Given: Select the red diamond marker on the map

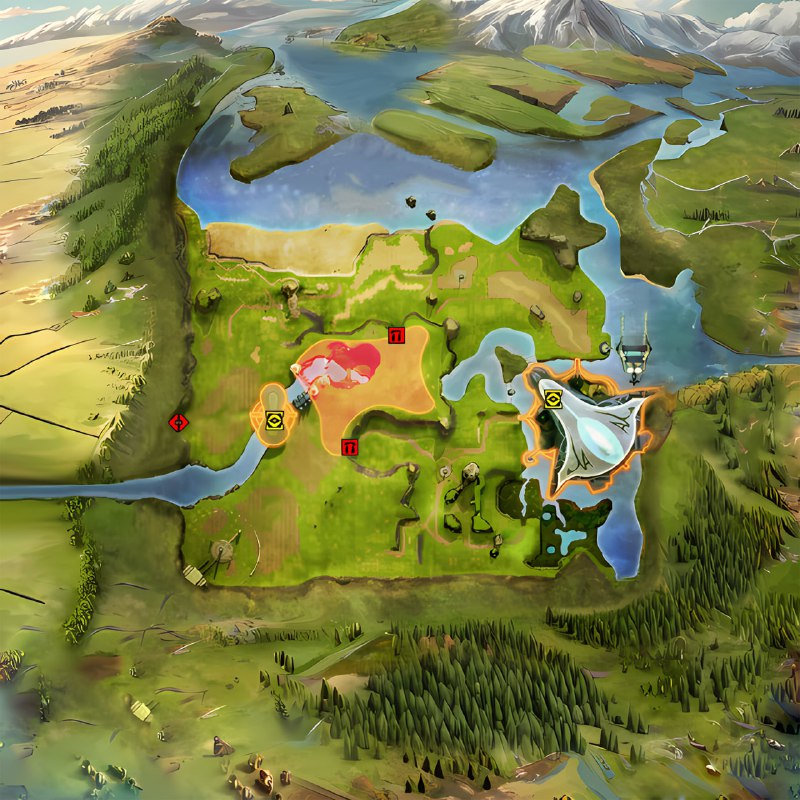Looking at the screenshot, I should 179,422.
